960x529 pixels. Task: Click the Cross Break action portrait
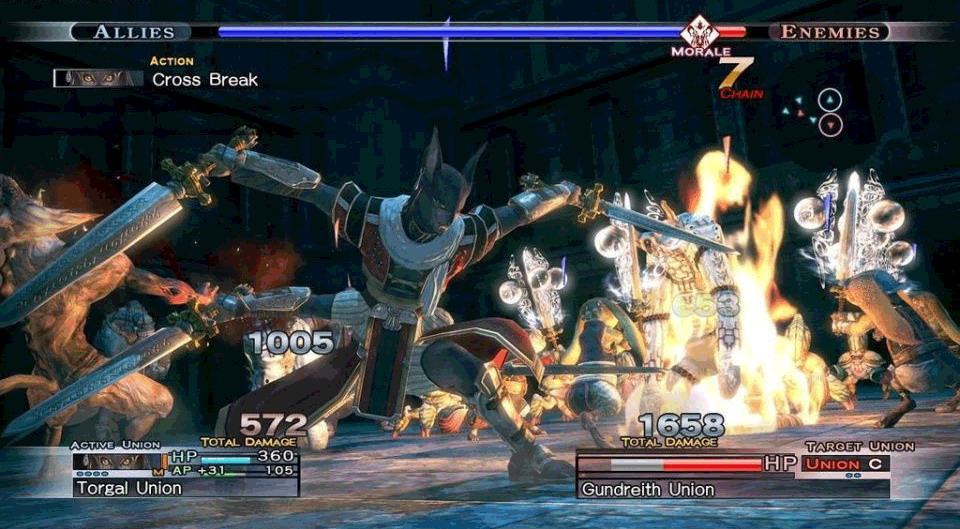click(98, 78)
